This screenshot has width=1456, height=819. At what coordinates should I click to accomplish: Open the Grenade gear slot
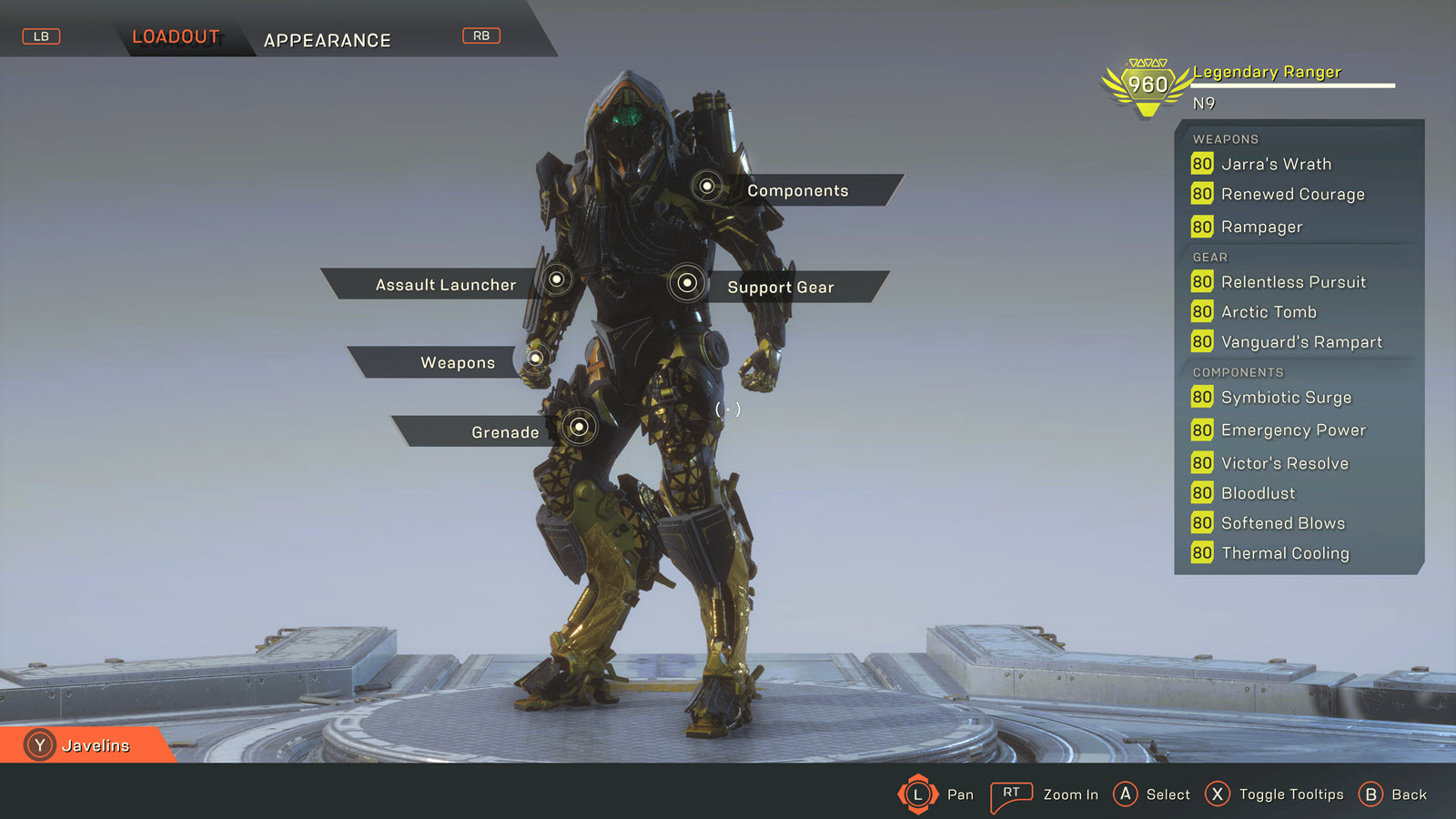504,432
